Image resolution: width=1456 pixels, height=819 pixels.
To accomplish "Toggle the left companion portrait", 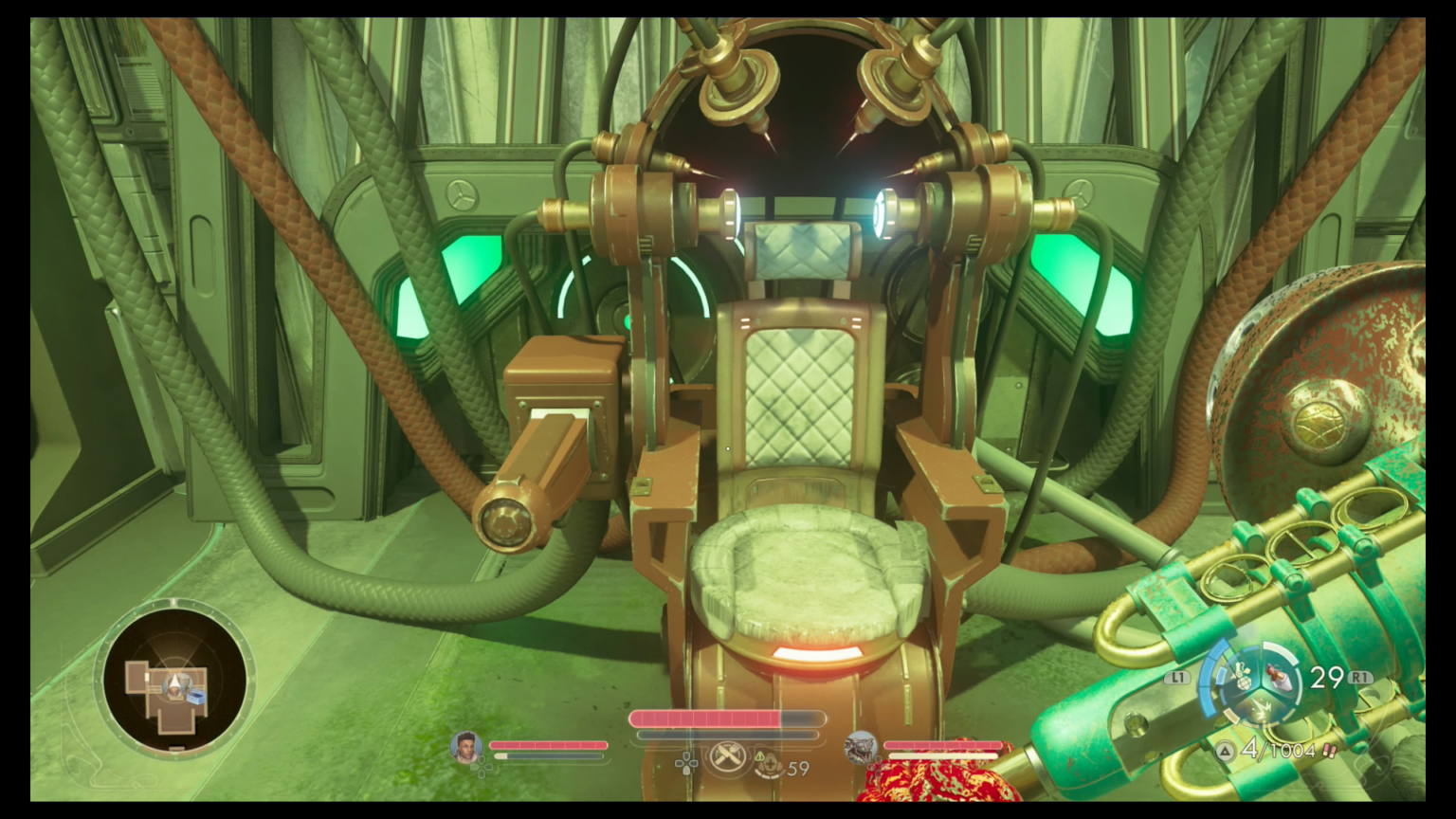I will click(x=464, y=749).
